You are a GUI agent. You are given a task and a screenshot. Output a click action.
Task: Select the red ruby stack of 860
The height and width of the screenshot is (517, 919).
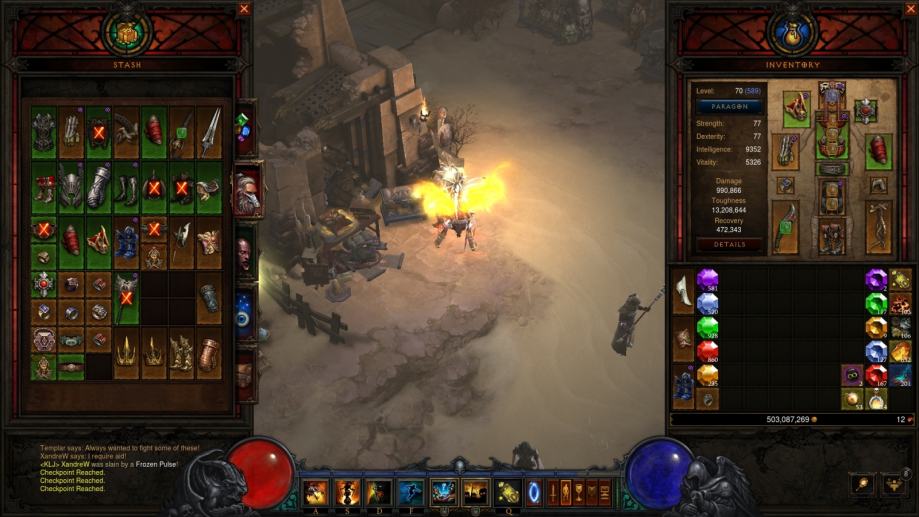(707, 351)
